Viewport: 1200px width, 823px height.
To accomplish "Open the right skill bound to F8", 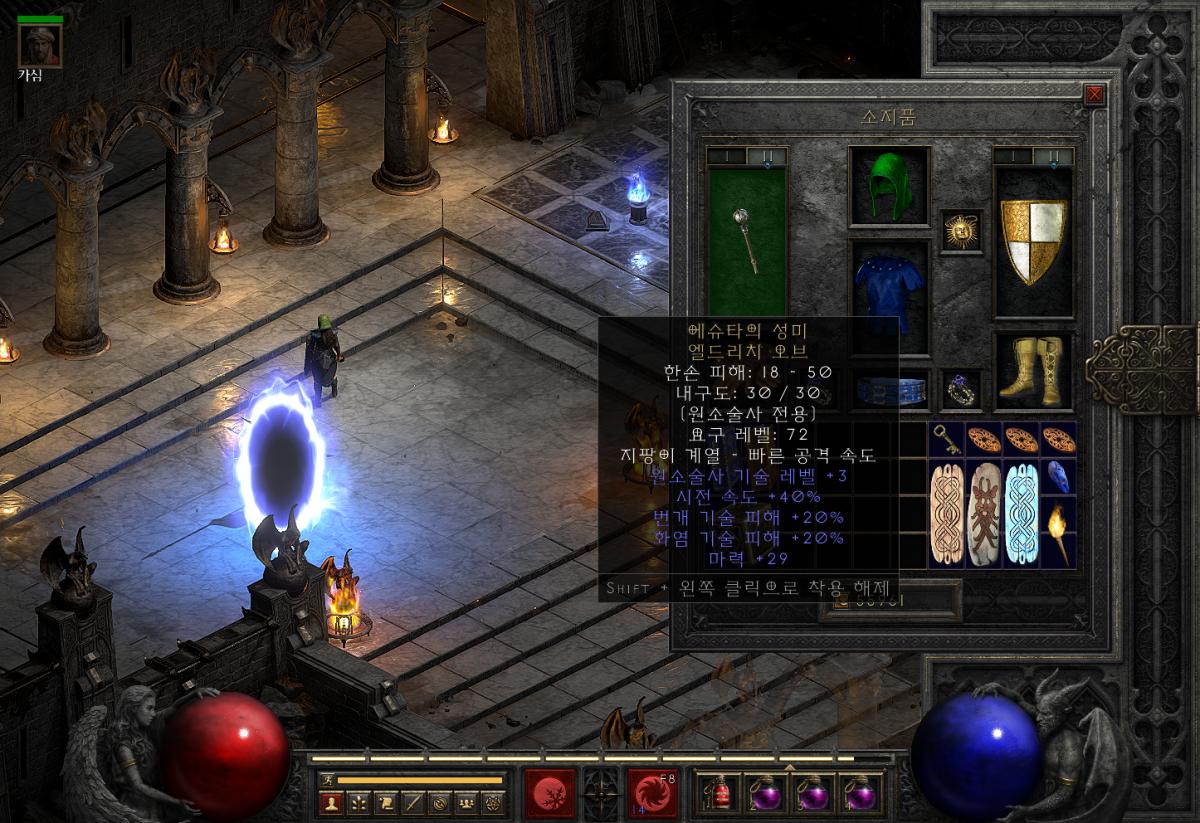I will (653, 793).
